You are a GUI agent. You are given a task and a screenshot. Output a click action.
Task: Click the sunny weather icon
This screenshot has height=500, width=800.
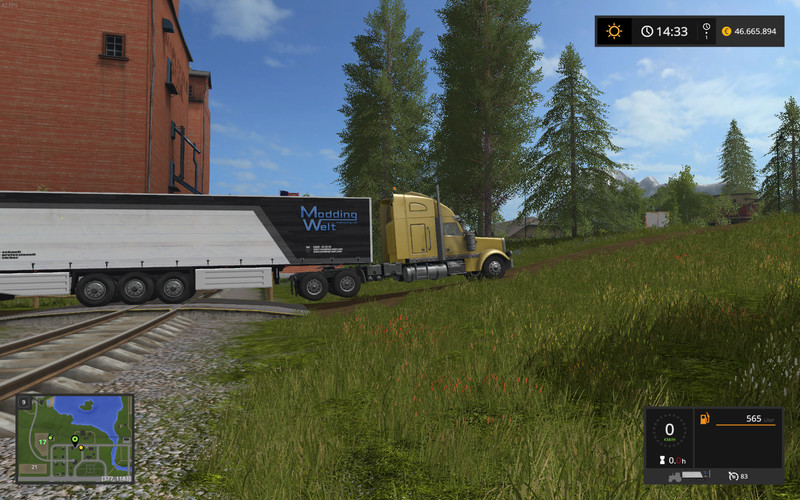613,31
